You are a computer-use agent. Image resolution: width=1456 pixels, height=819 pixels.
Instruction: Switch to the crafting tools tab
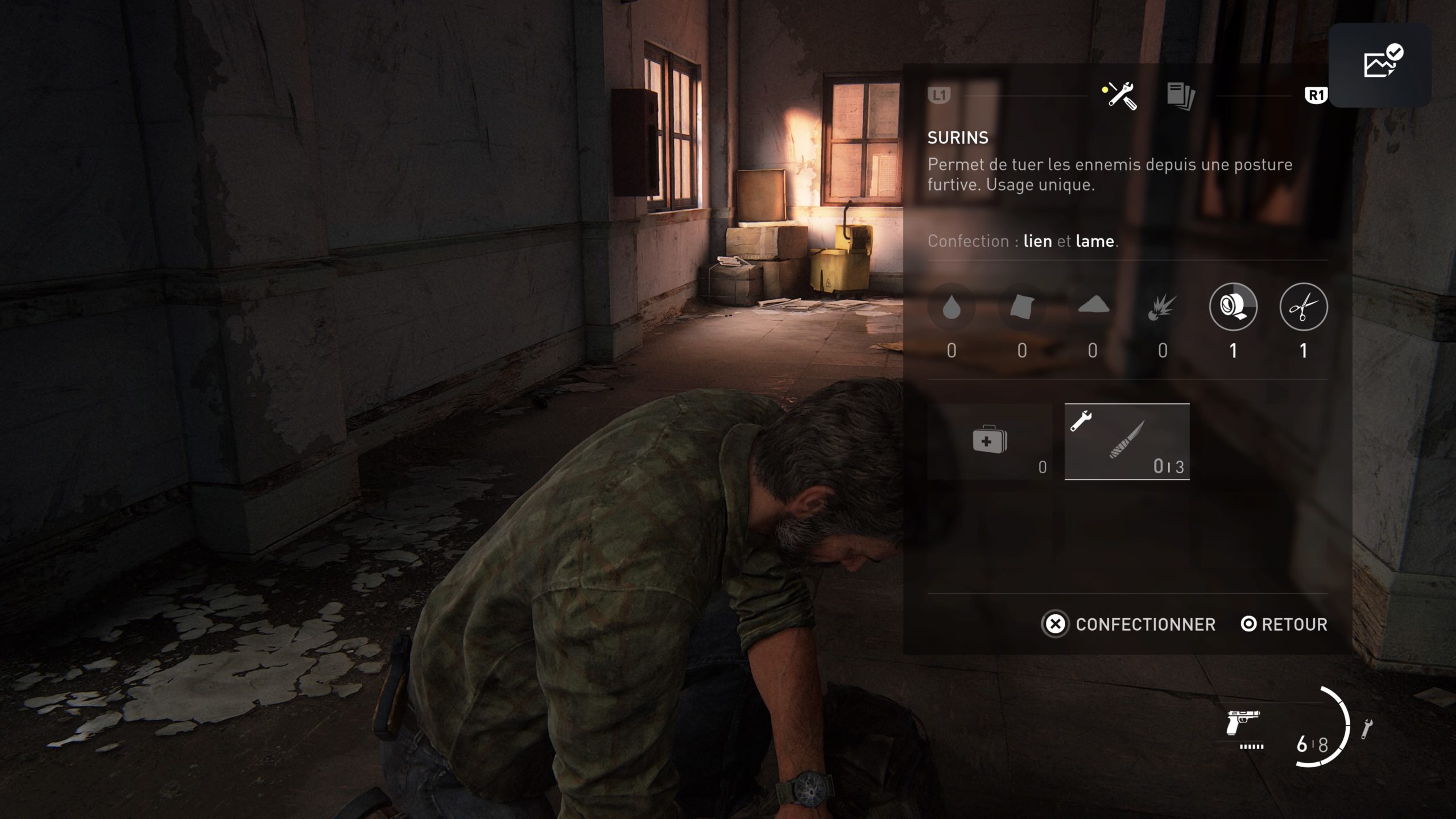(x=1120, y=96)
